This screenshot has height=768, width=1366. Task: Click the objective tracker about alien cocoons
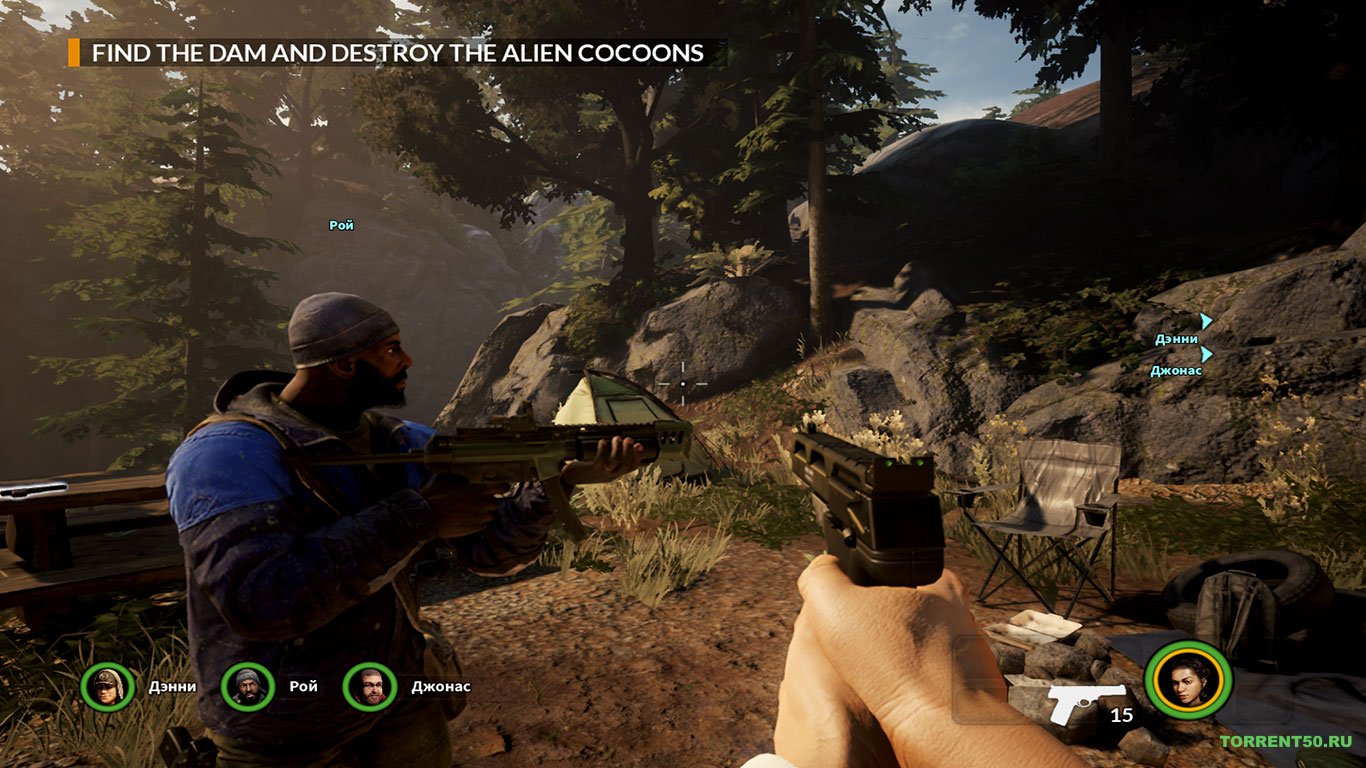pos(397,53)
